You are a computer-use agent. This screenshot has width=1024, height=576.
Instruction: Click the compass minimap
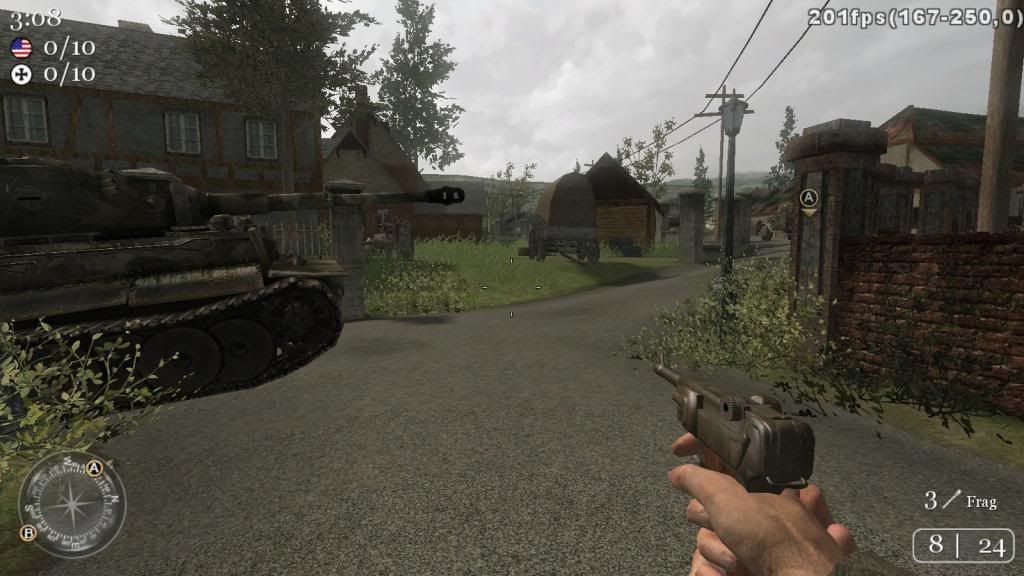click(x=71, y=503)
